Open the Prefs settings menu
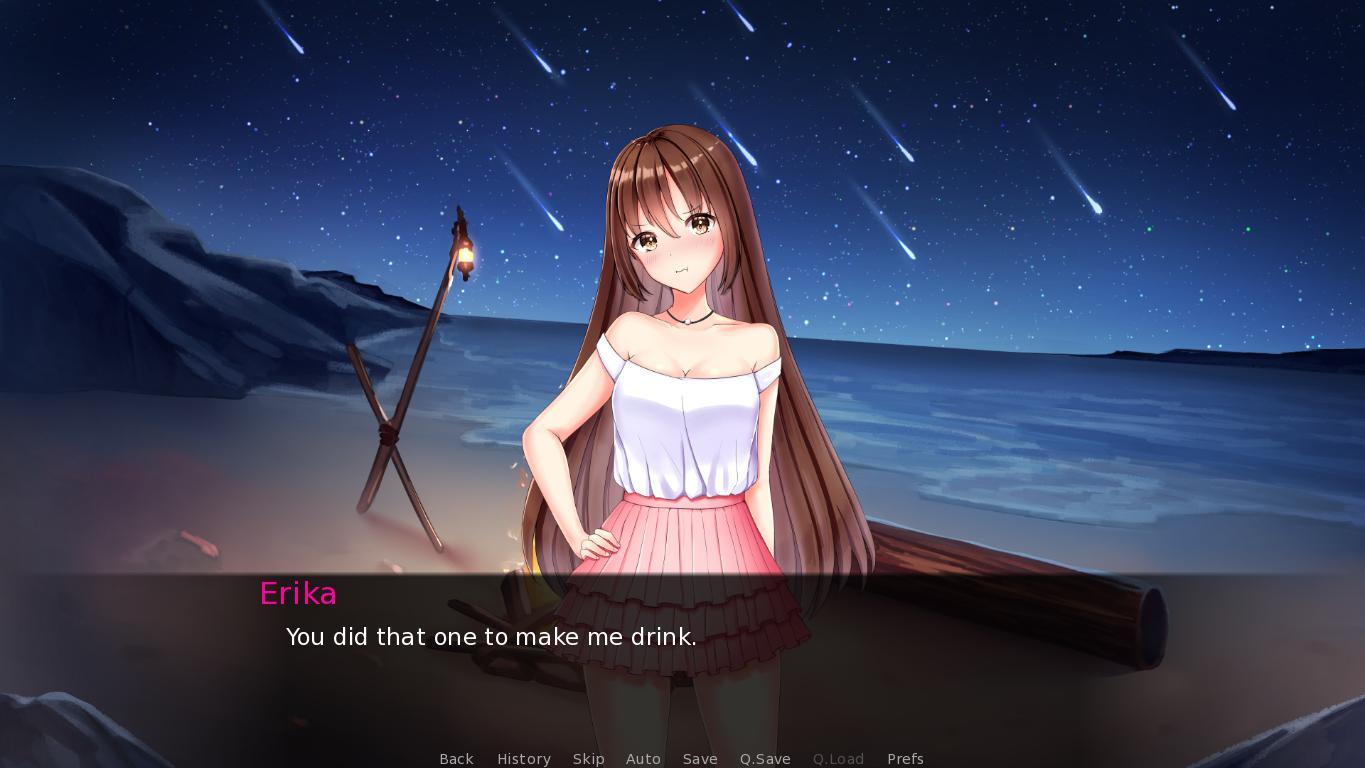Screen dimensions: 1365x768 pyautogui.click(x=905, y=759)
